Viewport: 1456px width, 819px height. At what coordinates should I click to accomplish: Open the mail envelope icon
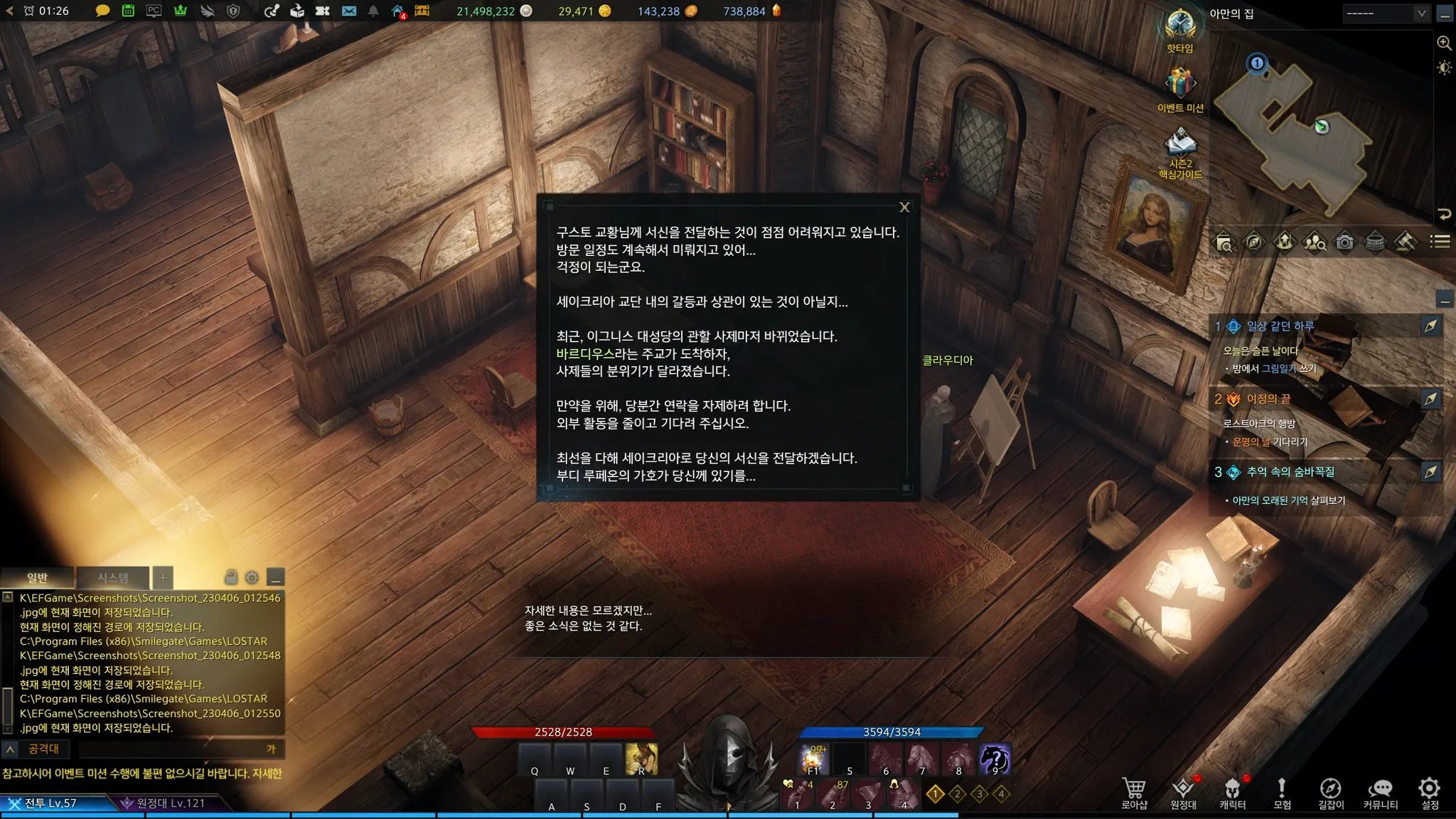click(x=349, y=11)
